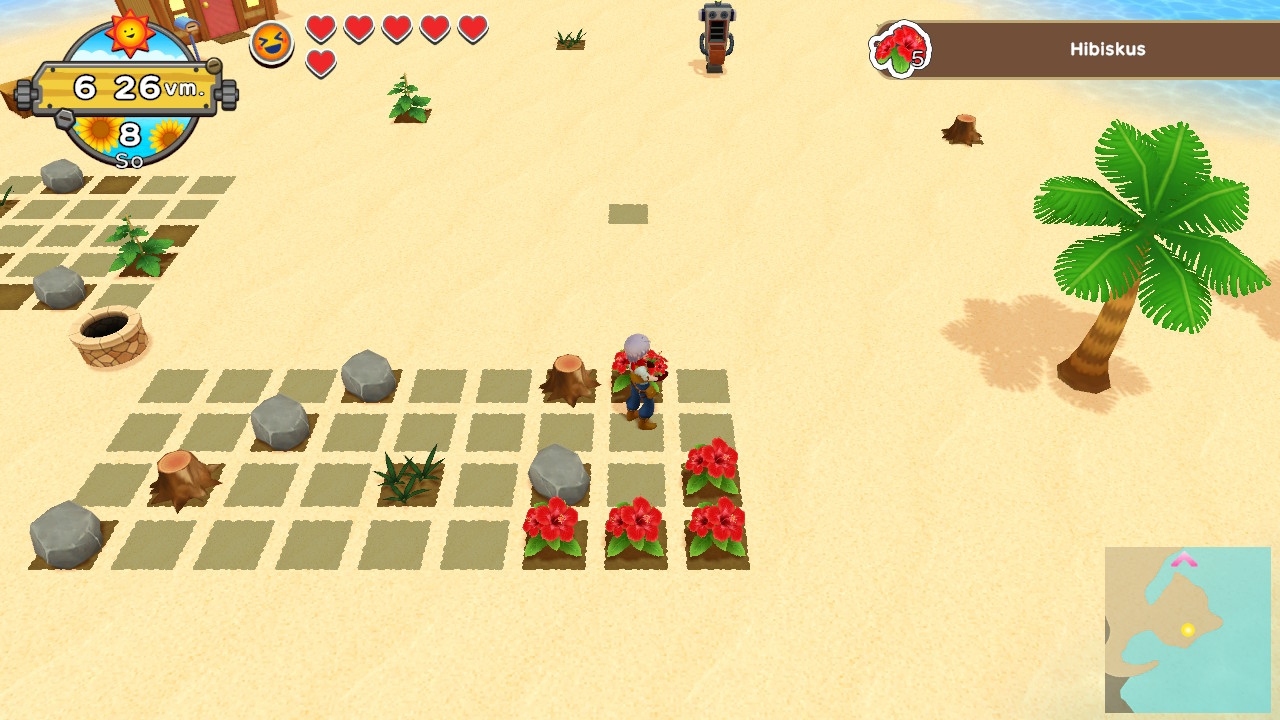Click the laughing face mood icon
This screenshot has height=720, width=1280.
271,43
